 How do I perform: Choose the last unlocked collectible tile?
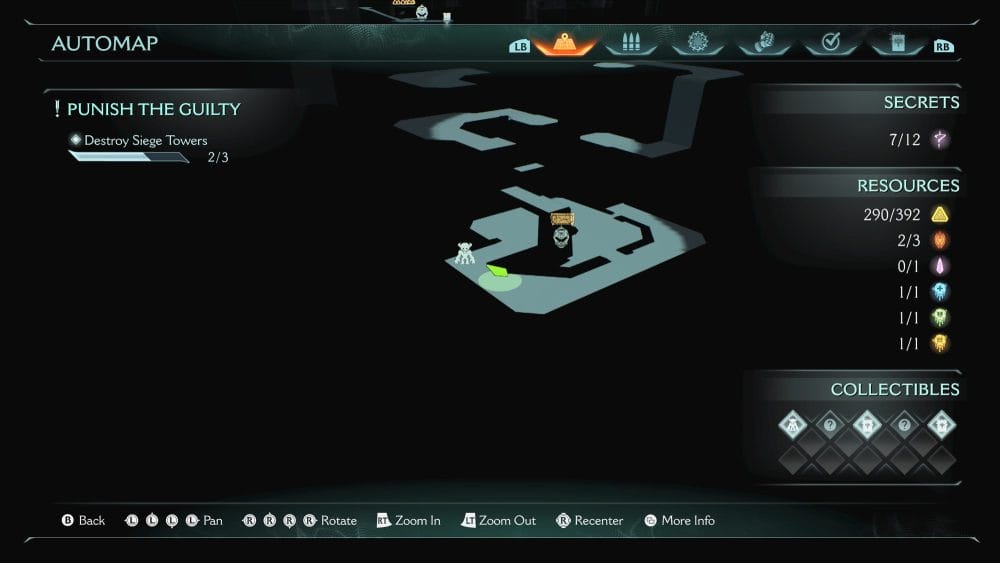click(941, 425)
